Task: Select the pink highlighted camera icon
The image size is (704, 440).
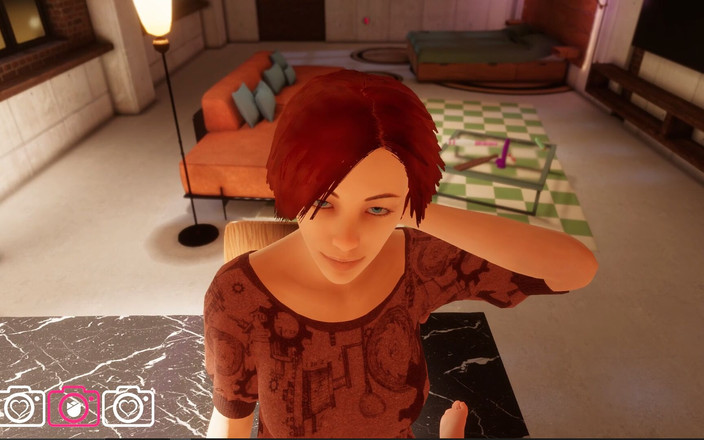Action: coord(74,407)
